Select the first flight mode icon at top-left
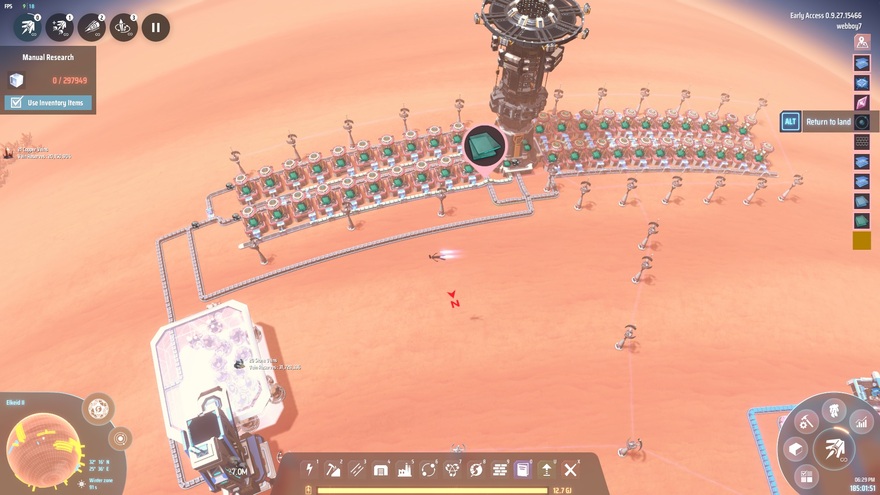This screenshot has height=495, width=880. click(x=27, y=27)
